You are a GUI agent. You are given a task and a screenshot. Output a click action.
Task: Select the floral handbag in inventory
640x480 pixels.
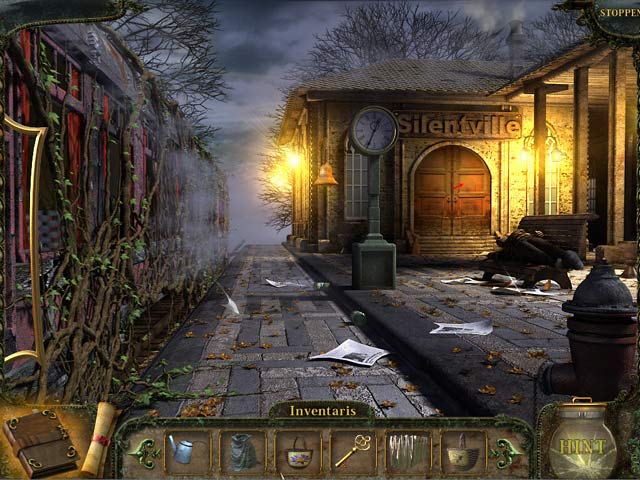tap(297, 452)
